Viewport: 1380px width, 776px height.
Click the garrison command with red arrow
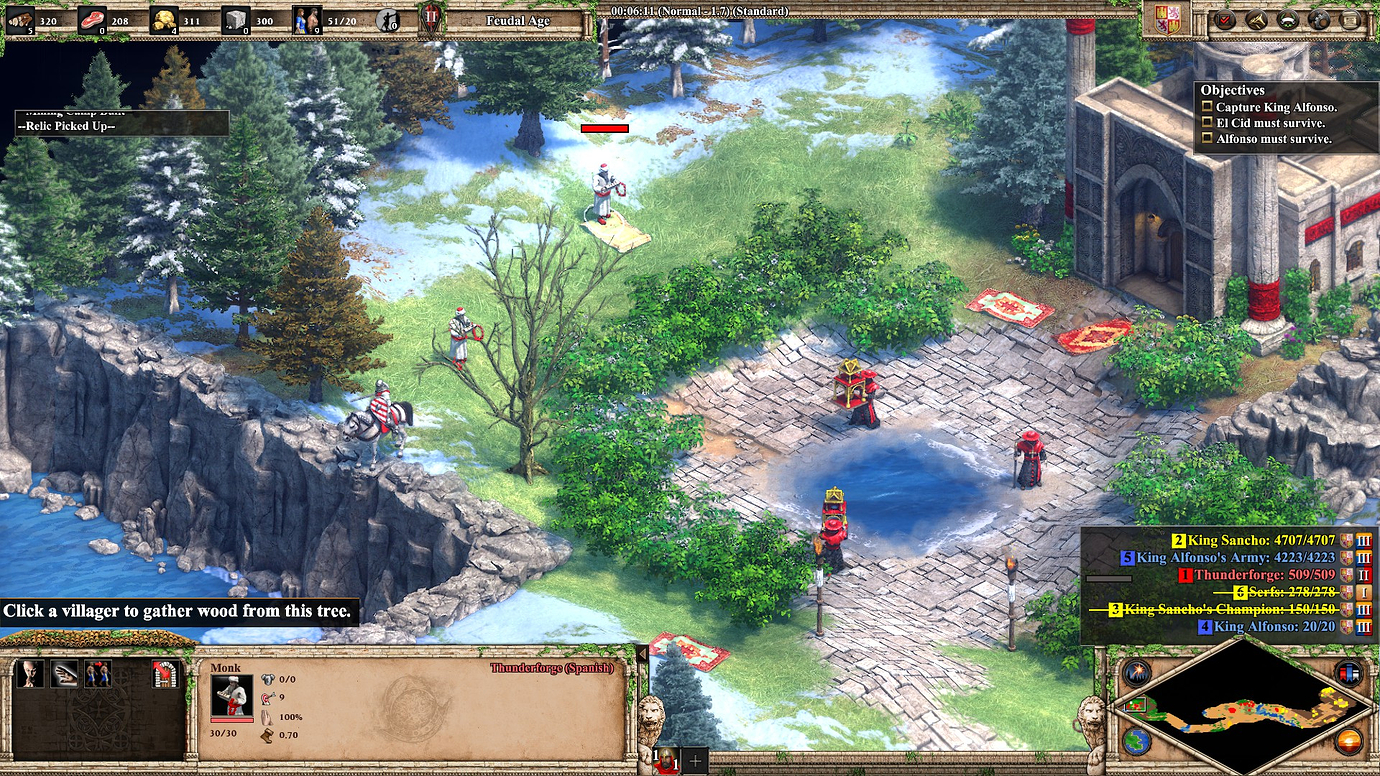click(165, 674)
